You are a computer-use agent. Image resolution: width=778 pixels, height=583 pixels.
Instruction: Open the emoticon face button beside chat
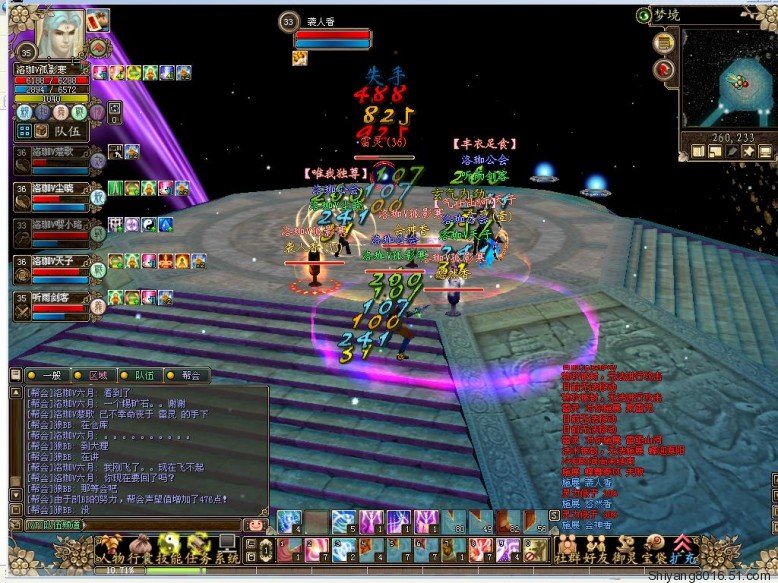(256, 524)
